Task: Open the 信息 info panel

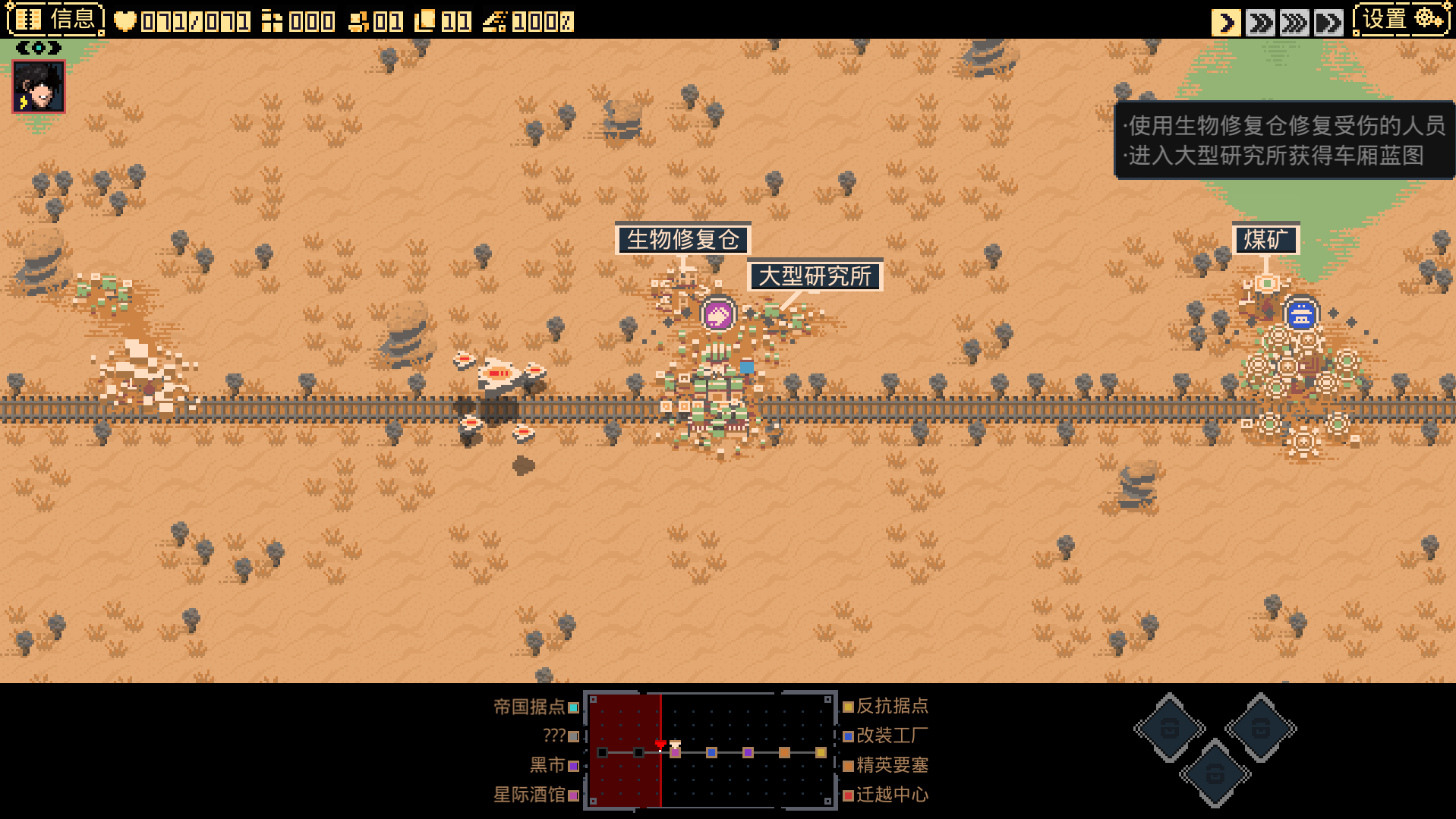Action: point(55,20)
